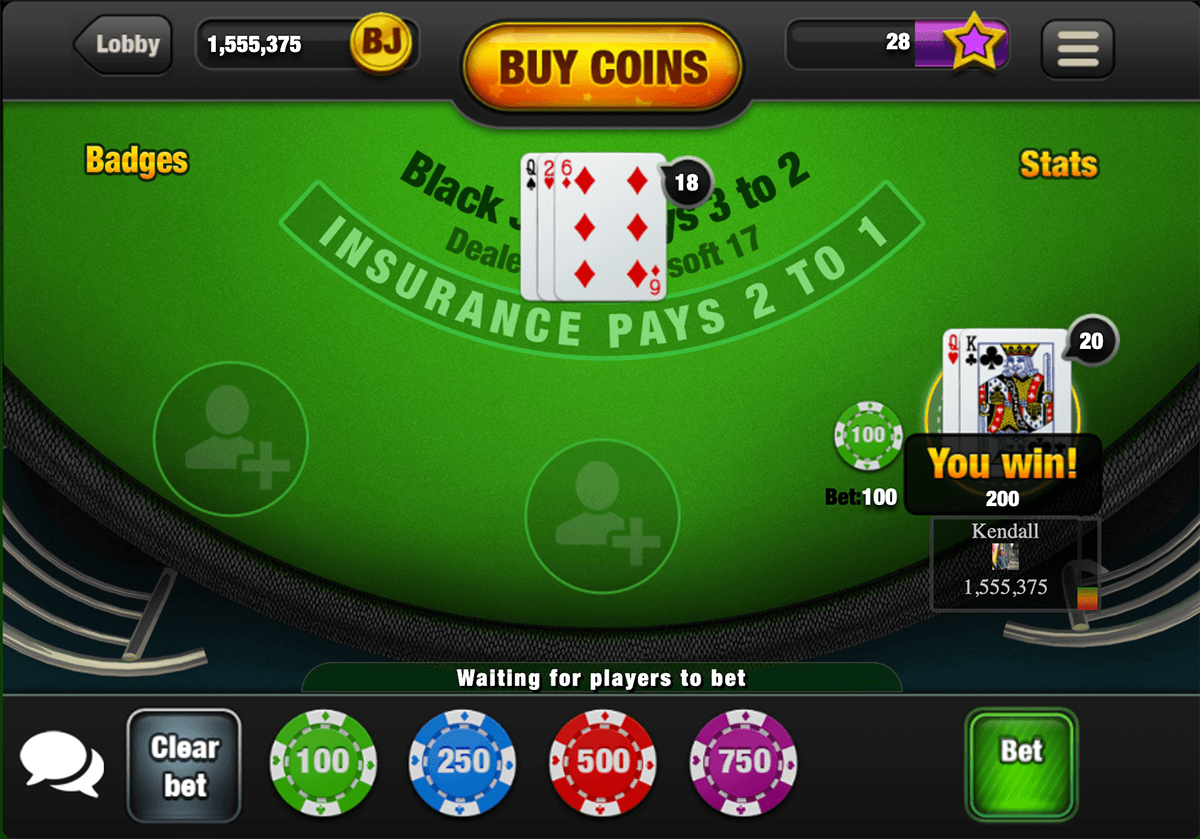Confirm with the green Bet button
Image resolution: width=1200 pixels, height=839 pixels.
click(1021, 763)
